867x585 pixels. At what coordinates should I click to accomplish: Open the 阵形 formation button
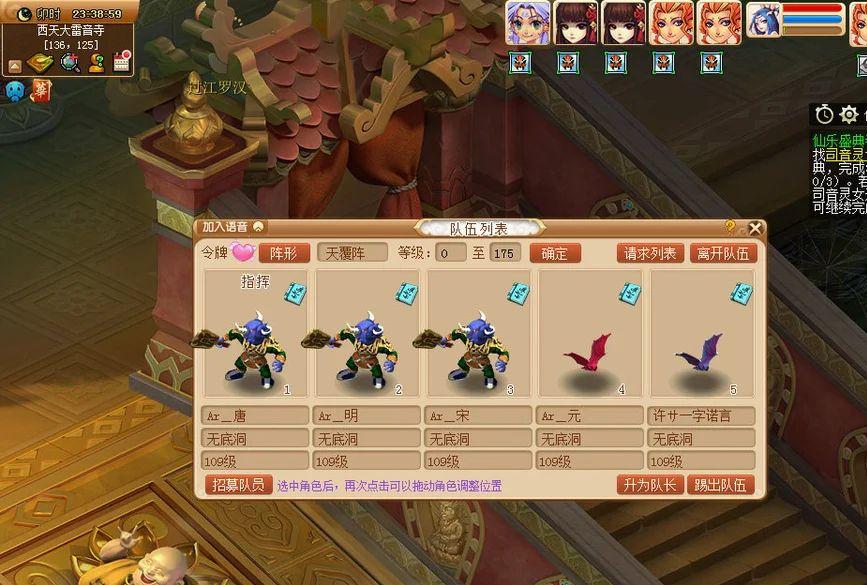pyautogui.click(x=284, y=253)
